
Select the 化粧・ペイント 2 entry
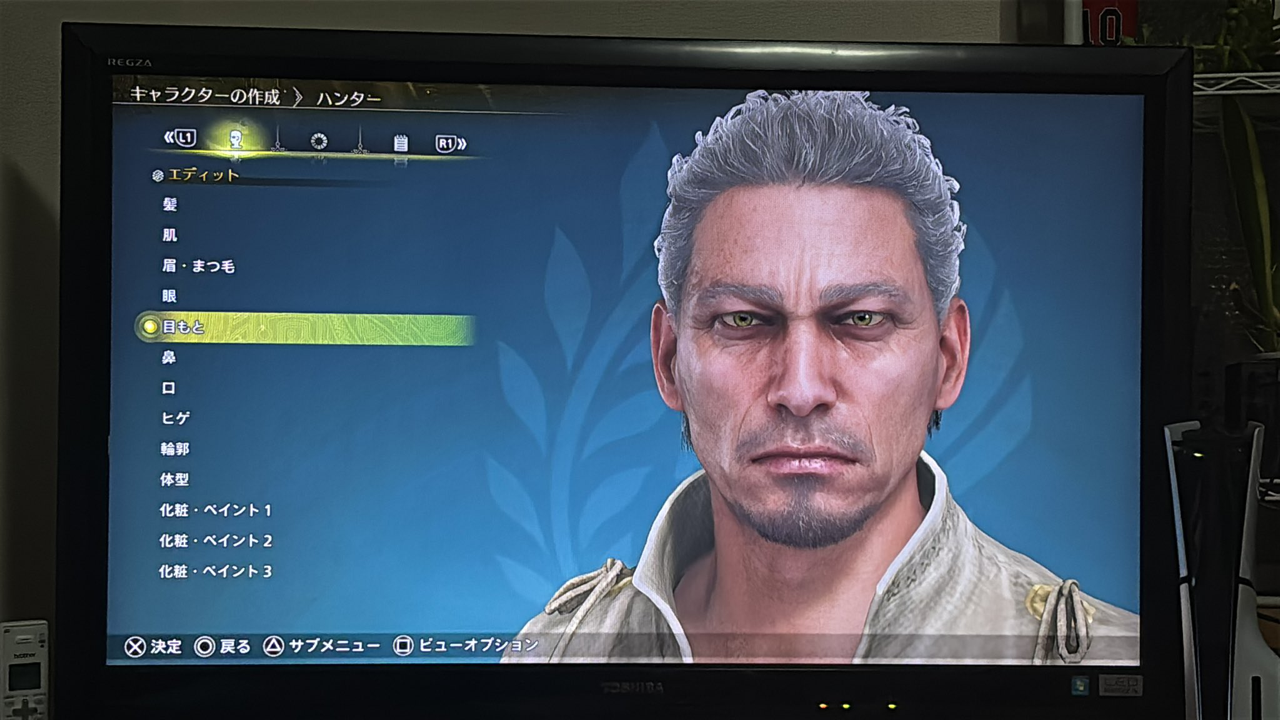[215, 541]
